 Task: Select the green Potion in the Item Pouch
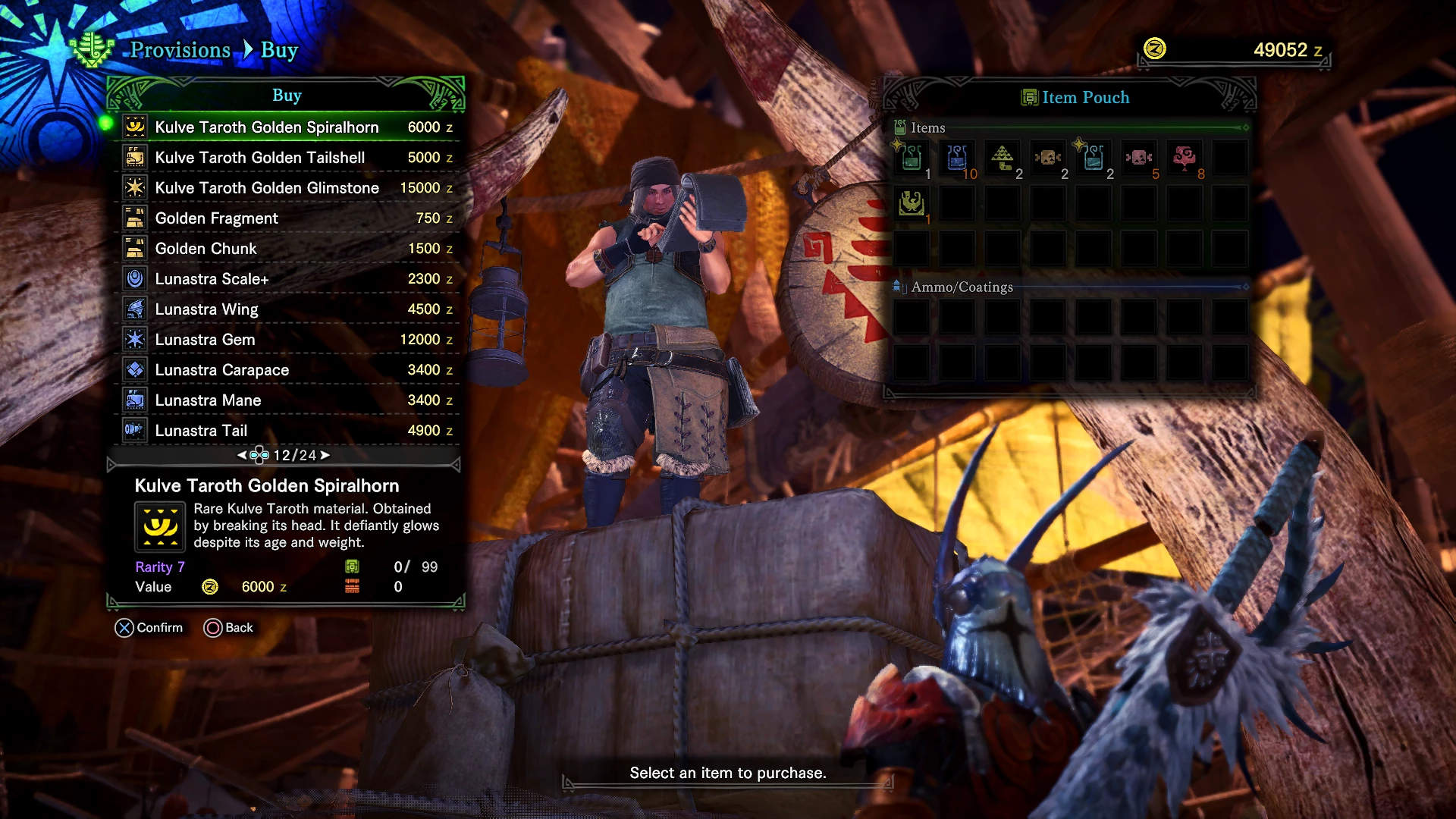[x=911, y=158]
